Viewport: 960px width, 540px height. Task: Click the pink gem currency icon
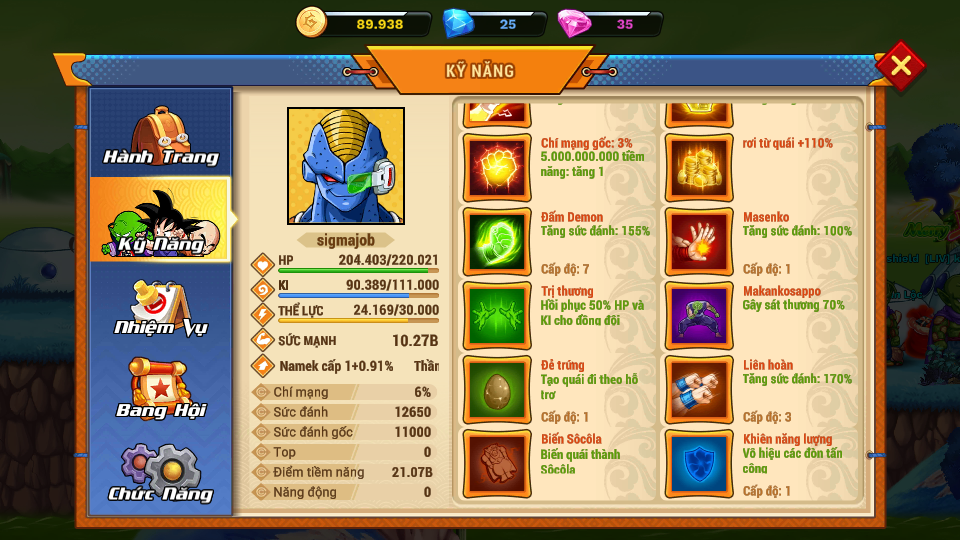tap(574, 23)
